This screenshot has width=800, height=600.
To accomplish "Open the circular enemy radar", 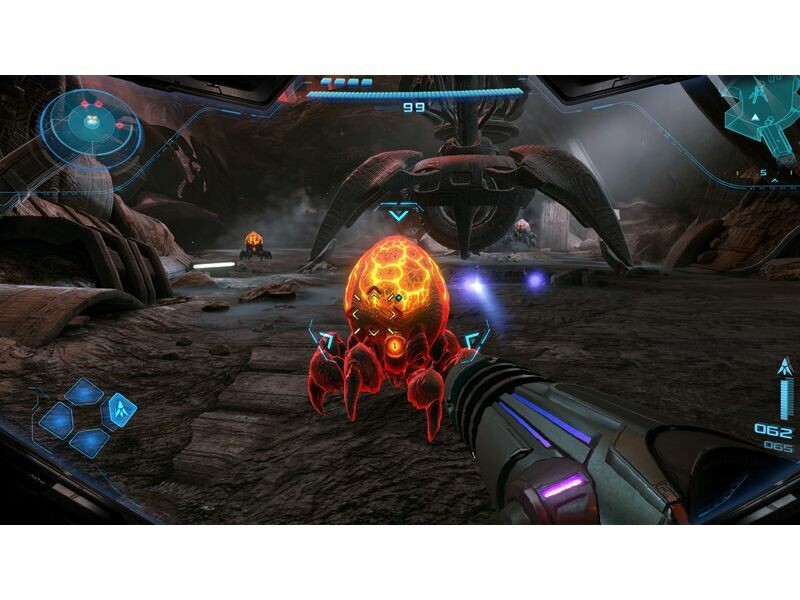I will click(90, 125).
